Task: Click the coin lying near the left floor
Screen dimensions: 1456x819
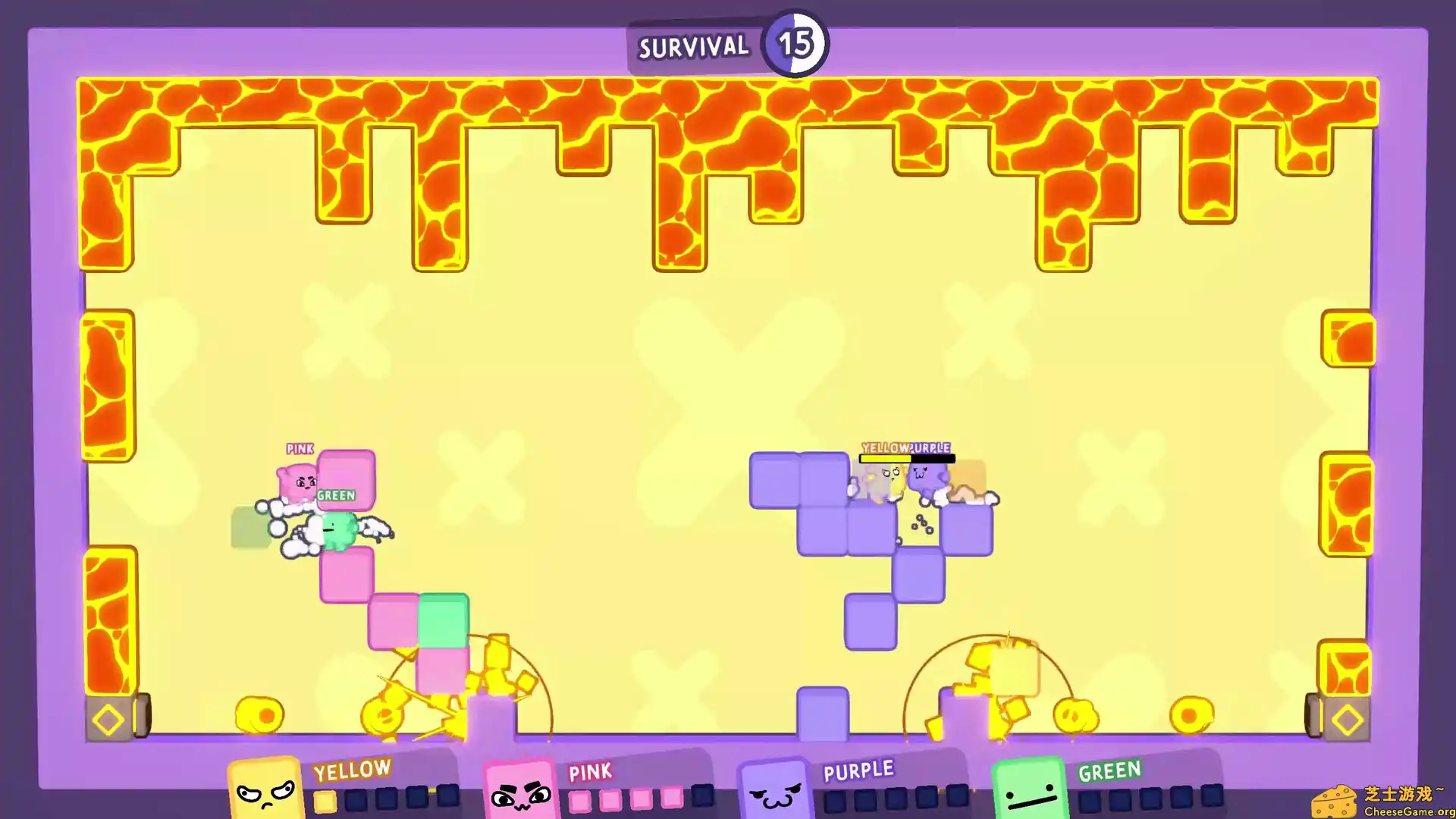Action: click(x=262, y=714)
